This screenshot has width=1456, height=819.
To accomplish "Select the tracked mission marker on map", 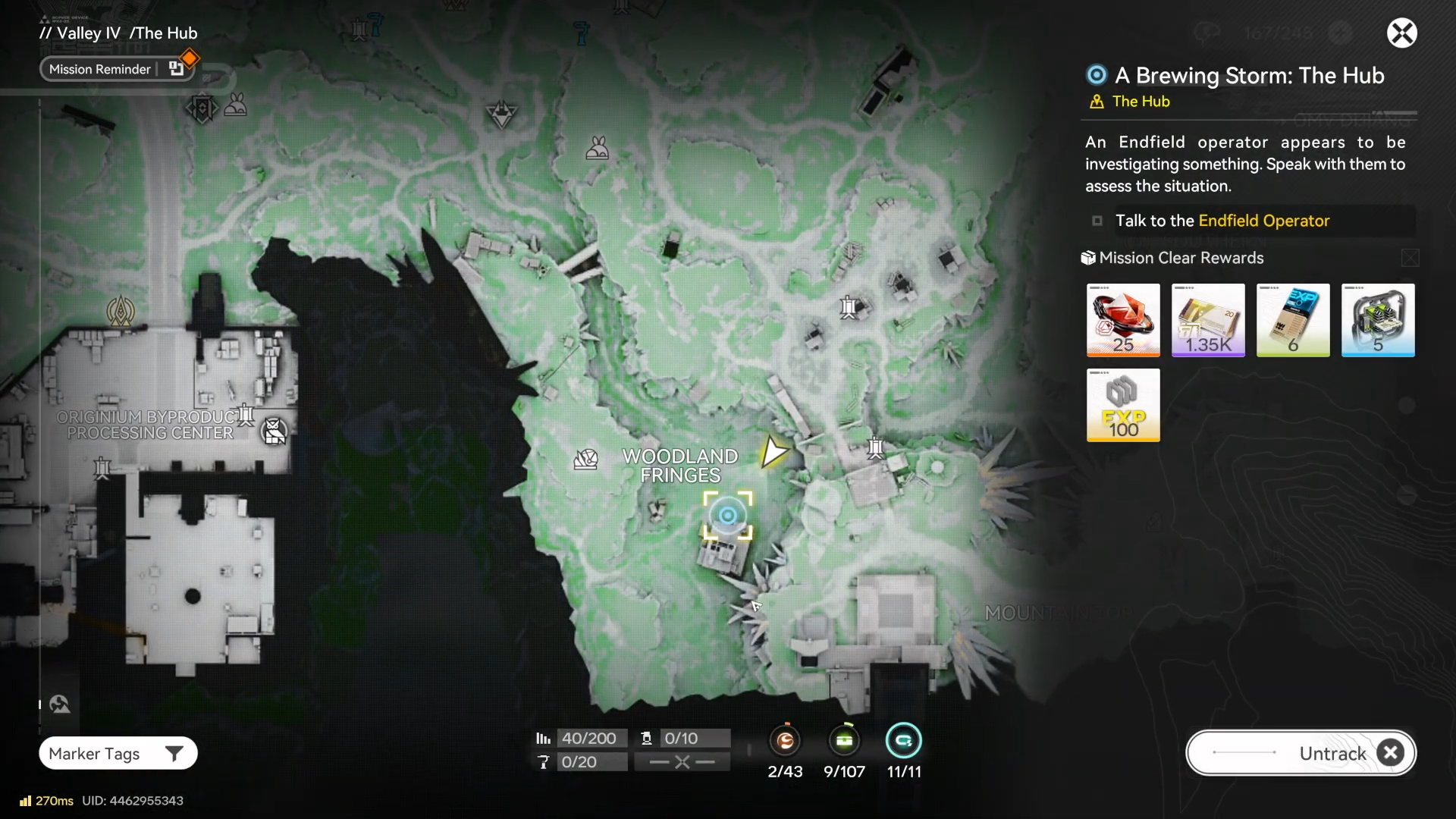I will coord(727,516).
